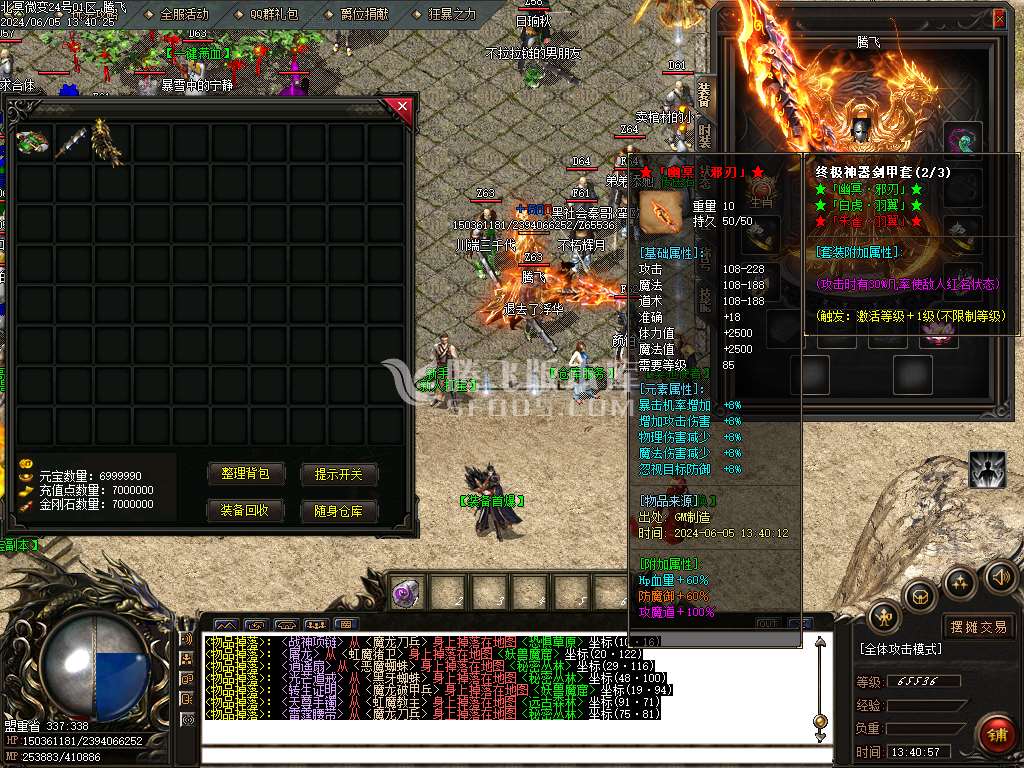Viewport: 1024px width, 768px height.
Task: Sort the bag with 整理背包
Action: click(245, 474)
